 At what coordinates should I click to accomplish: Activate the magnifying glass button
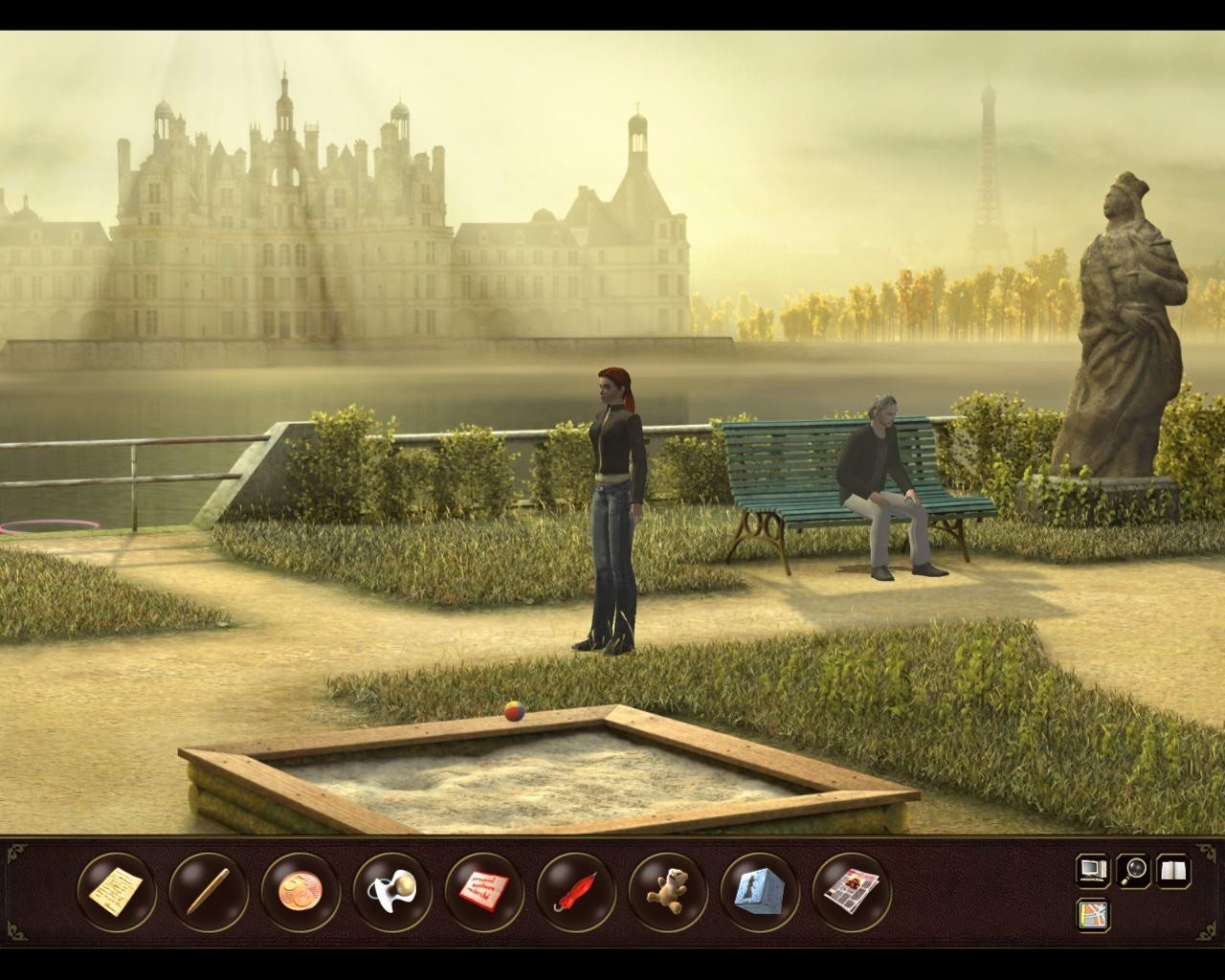pyautogui.click(x=1134, y=870)
